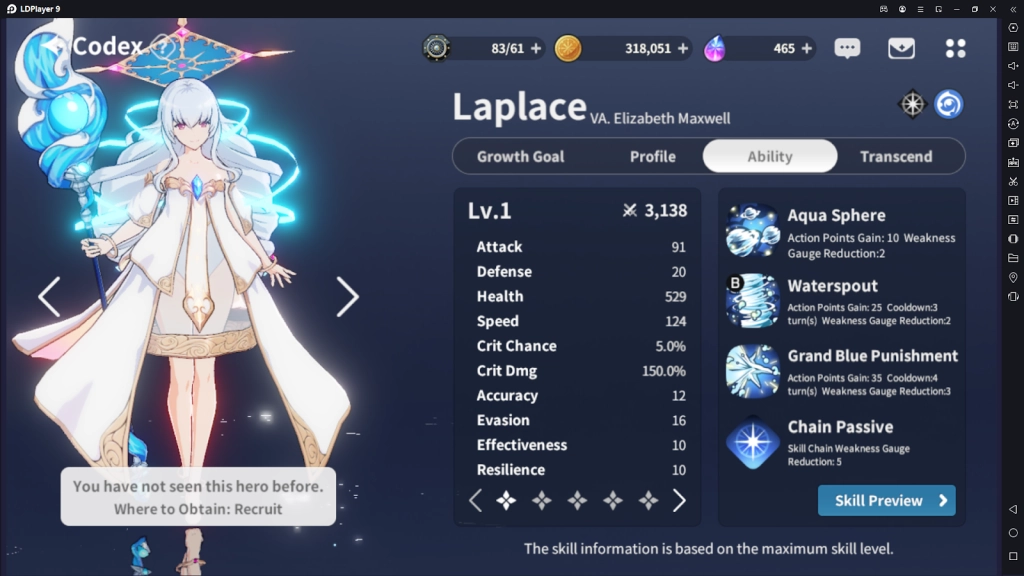Select the Waterspout skill icon
The width and height of the screenshot is (1024, 576).
click(752, 301)
